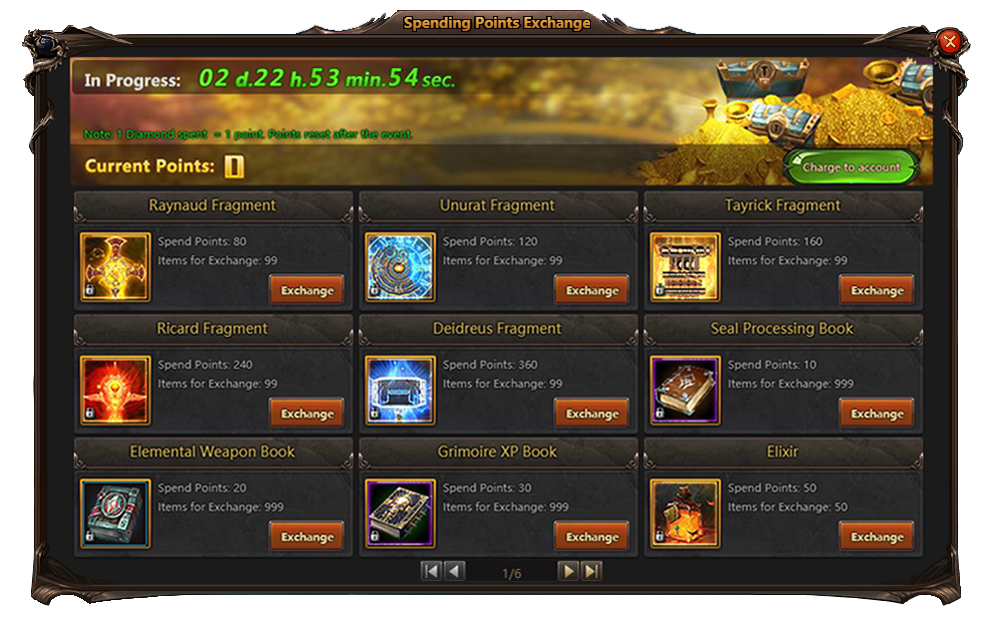Select the Raynaud Fragment item icon
Viewport: 985px width, 623px height.
click(115, 267)
